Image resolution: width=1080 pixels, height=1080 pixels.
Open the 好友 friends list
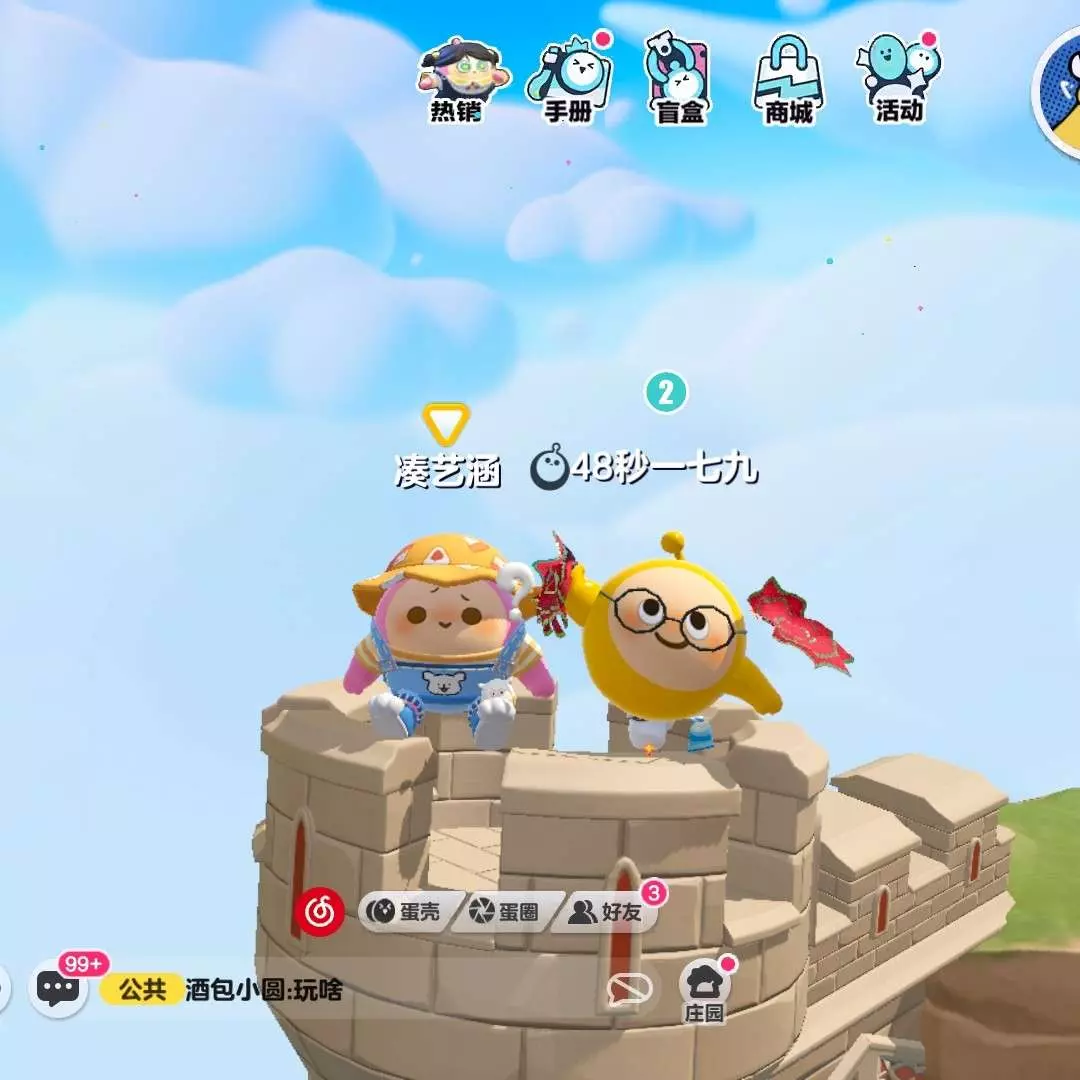603,911
